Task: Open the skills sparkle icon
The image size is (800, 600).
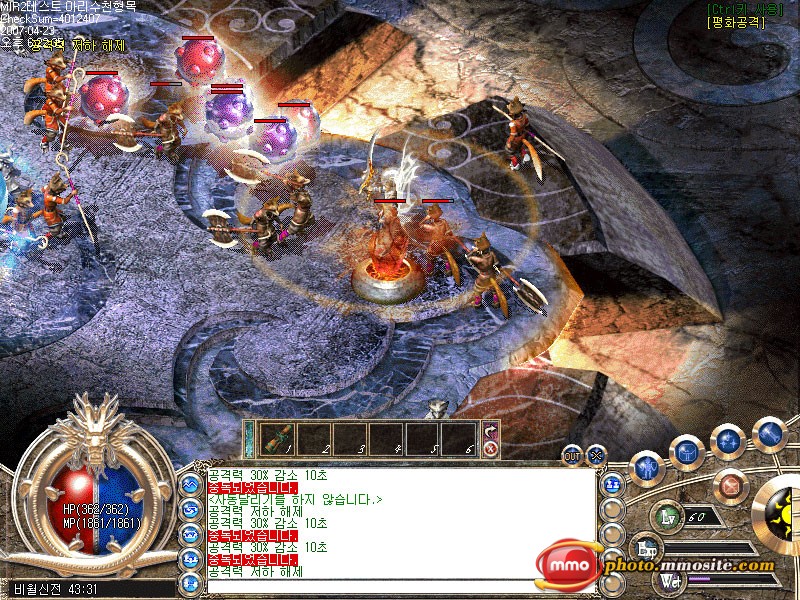Action: tap(727, 441)
